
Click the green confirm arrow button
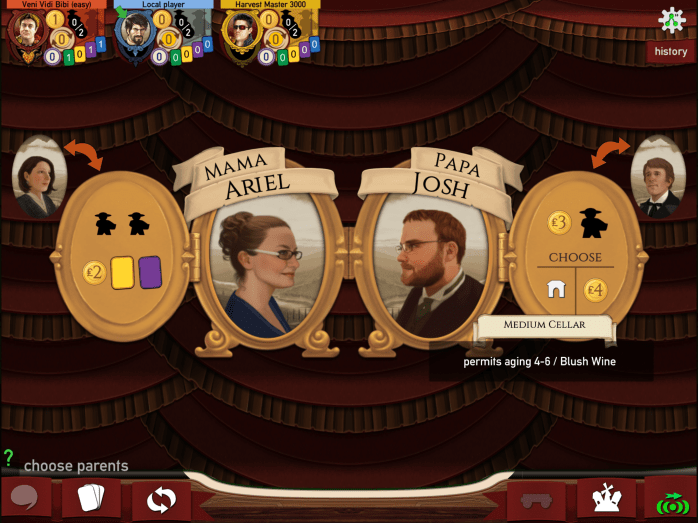point(669,498)
